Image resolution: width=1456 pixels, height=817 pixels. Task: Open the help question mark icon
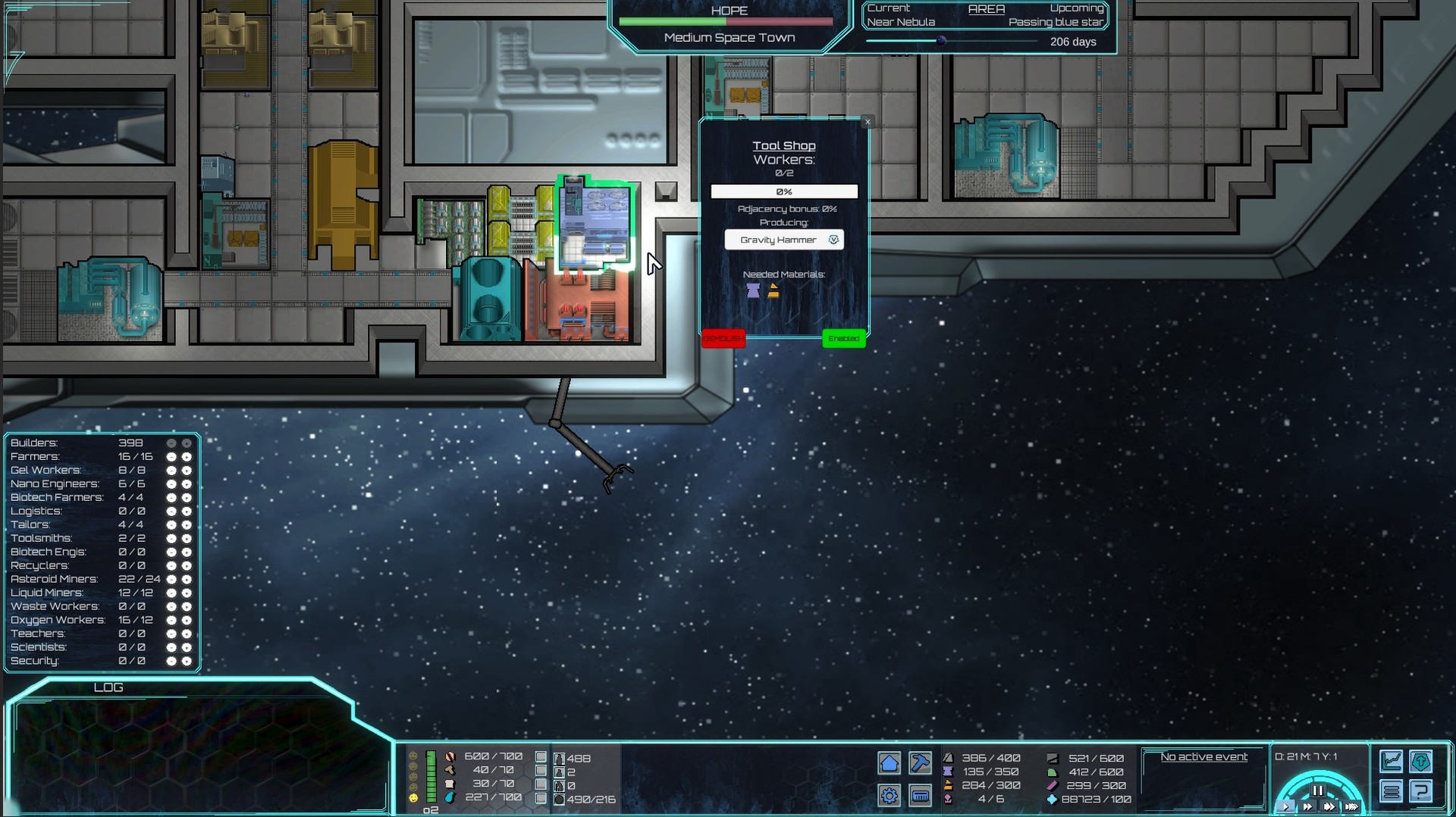pyautogui.click(x=1421, y=792)
